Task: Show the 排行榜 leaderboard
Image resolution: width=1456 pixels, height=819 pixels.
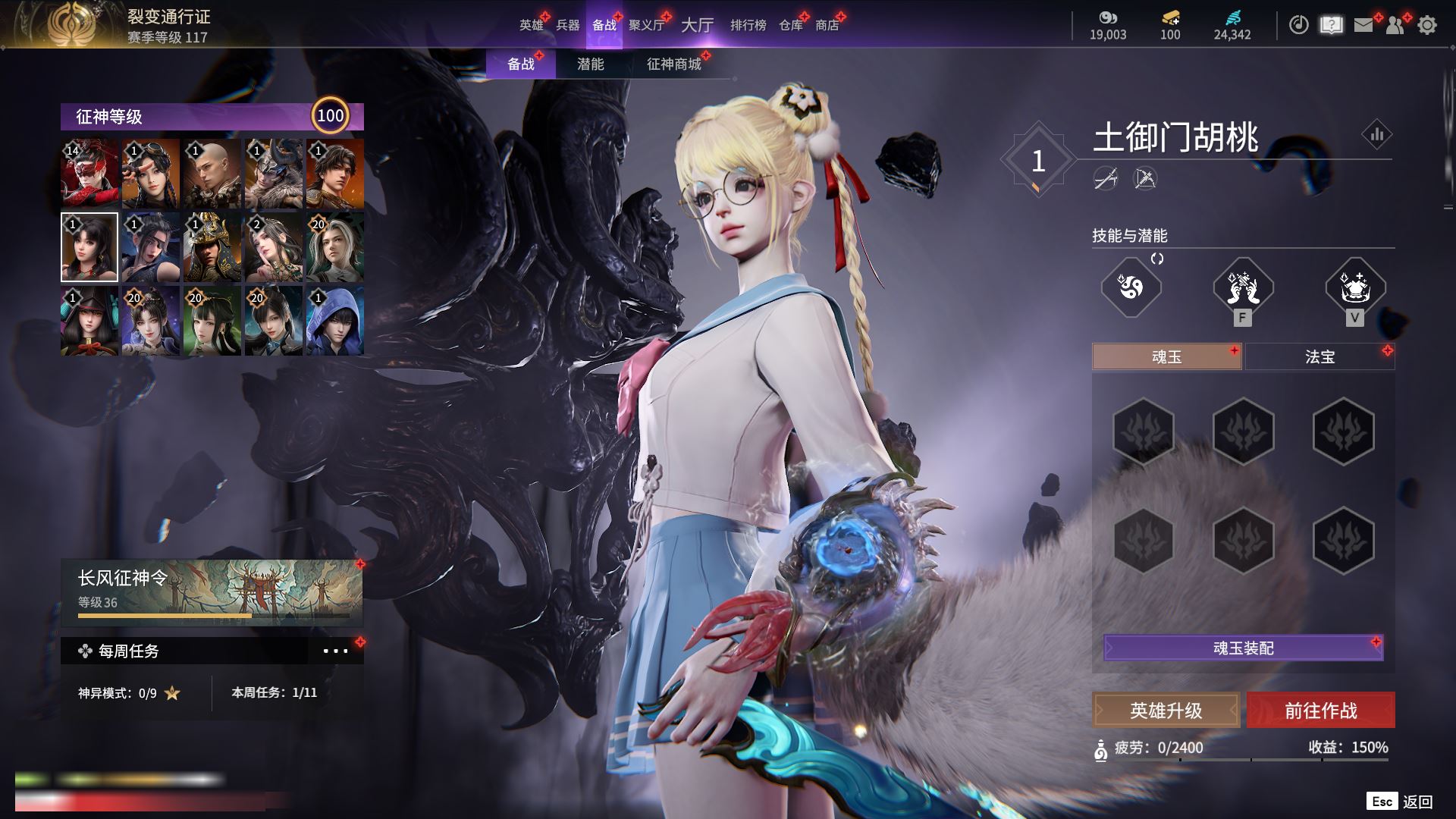Action: pos(748,25)
